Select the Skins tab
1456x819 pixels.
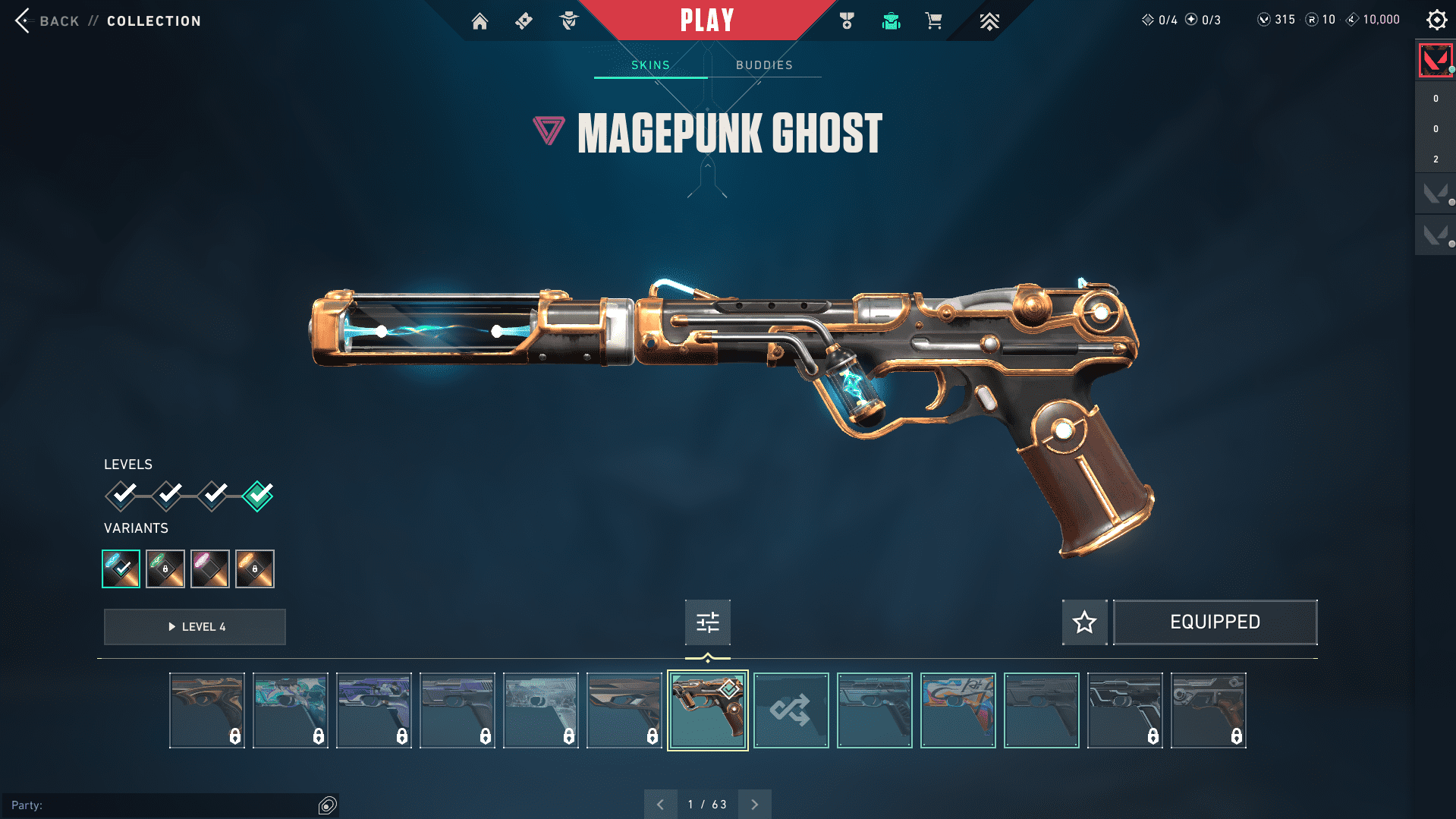tap(650, 65)
